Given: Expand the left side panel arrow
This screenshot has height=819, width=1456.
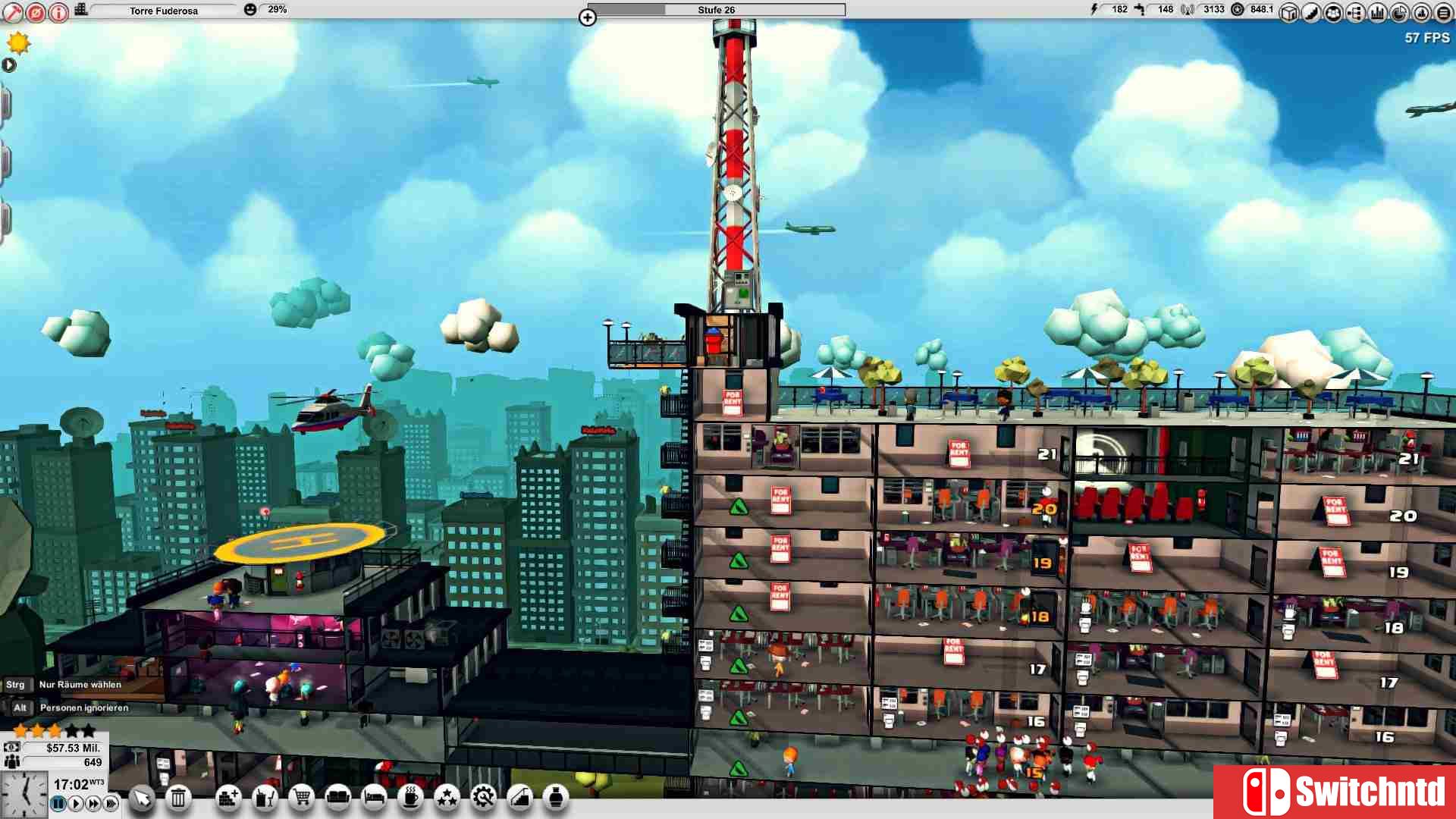Looking at the screenshot, I should tap(10, 65).
